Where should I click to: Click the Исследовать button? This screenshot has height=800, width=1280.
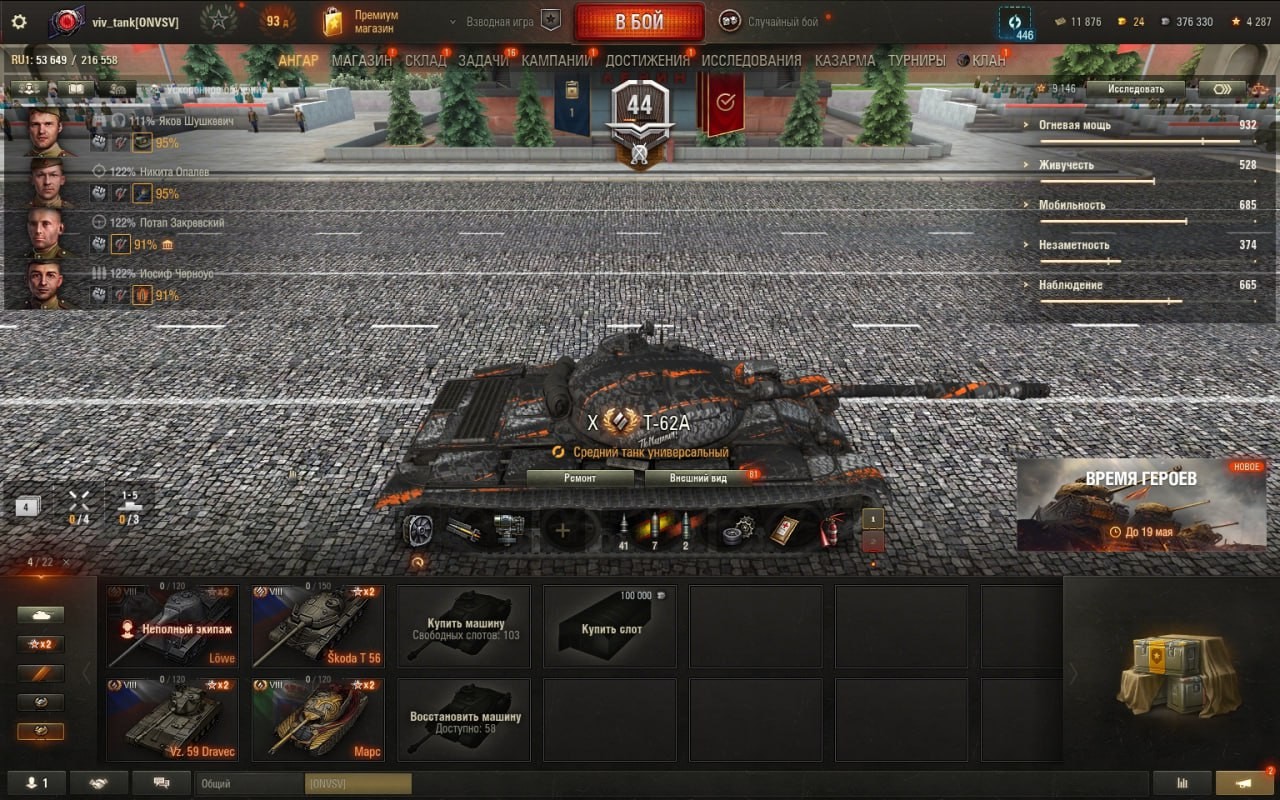point(1135,89)
